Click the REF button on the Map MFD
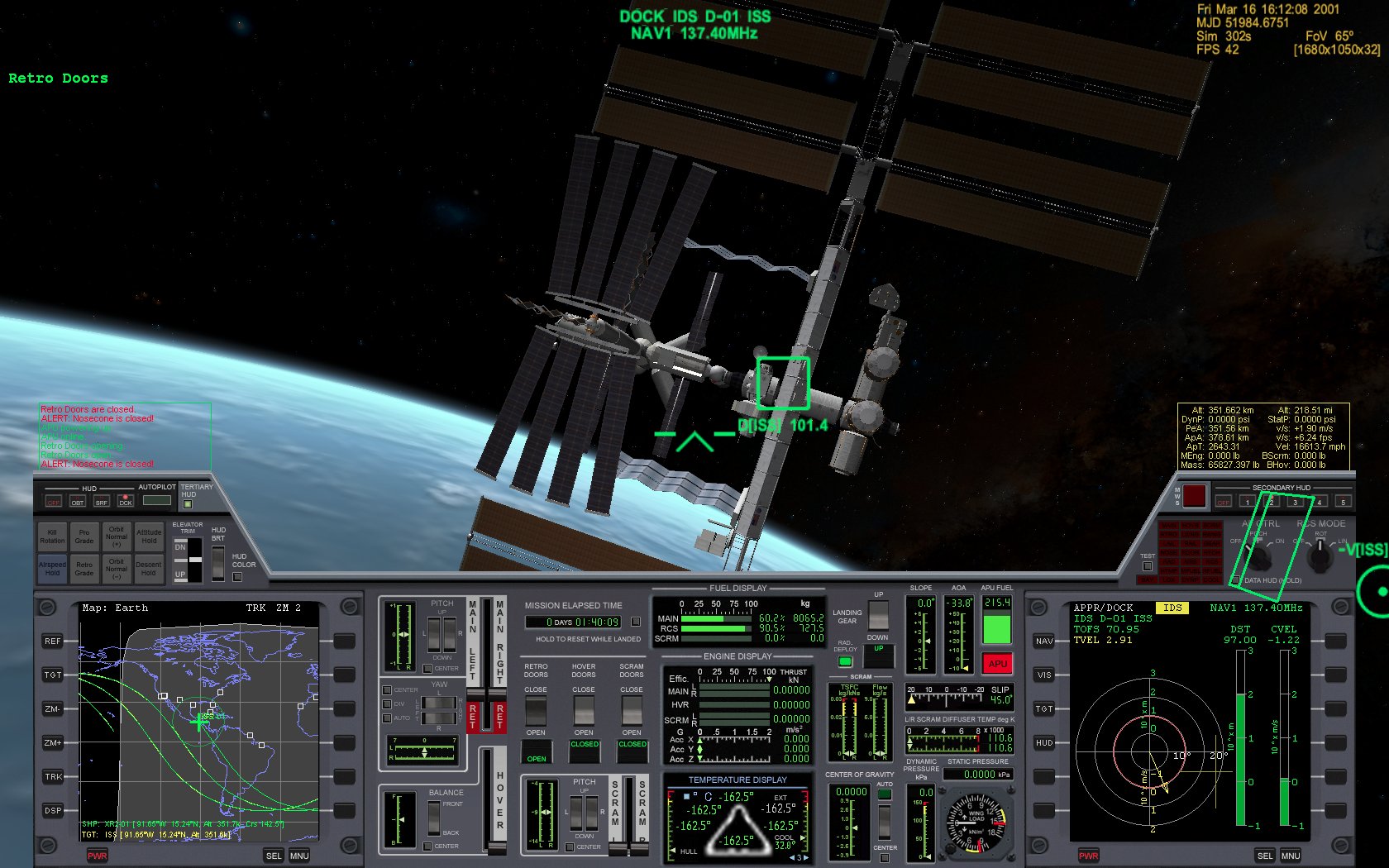1389x868 pixels. 51,641
